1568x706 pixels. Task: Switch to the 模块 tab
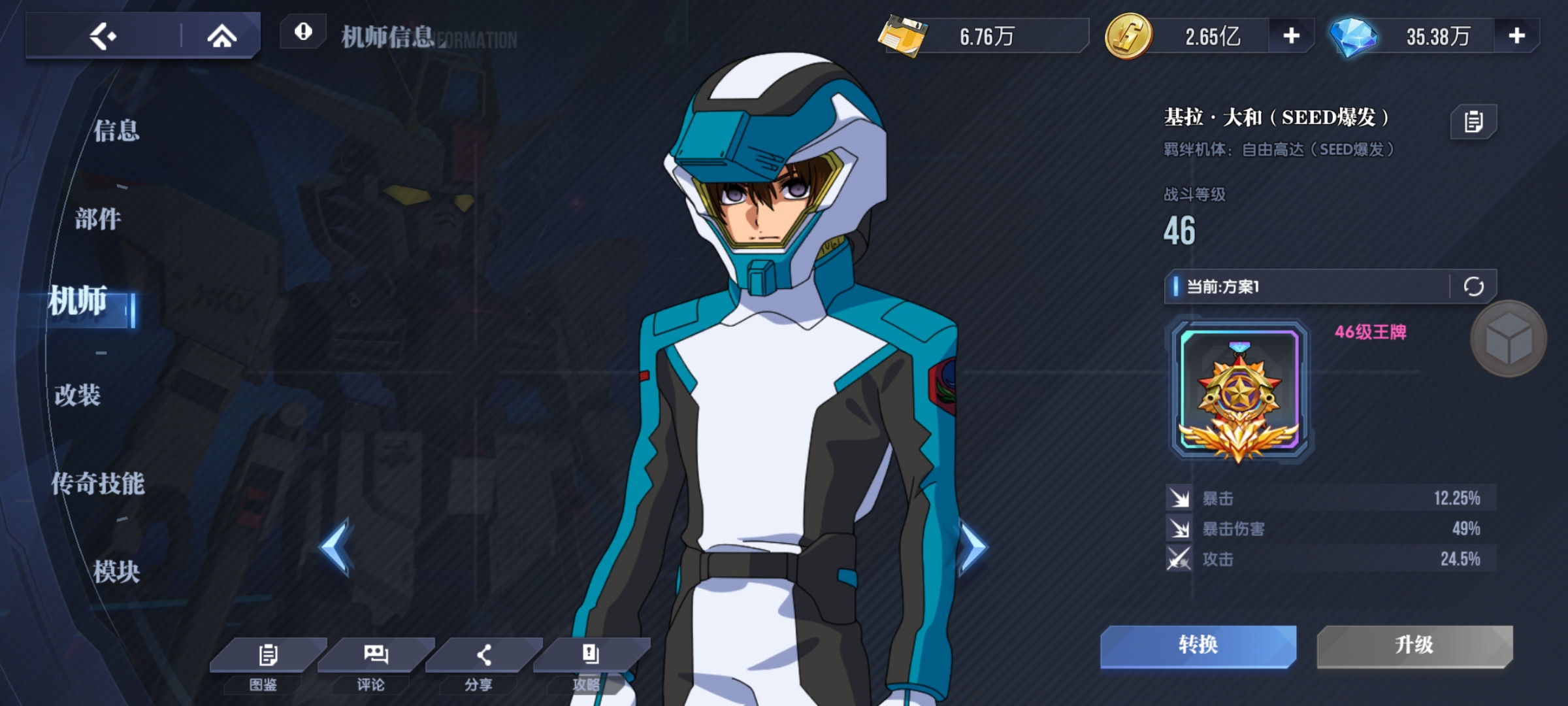pos(116,572)
